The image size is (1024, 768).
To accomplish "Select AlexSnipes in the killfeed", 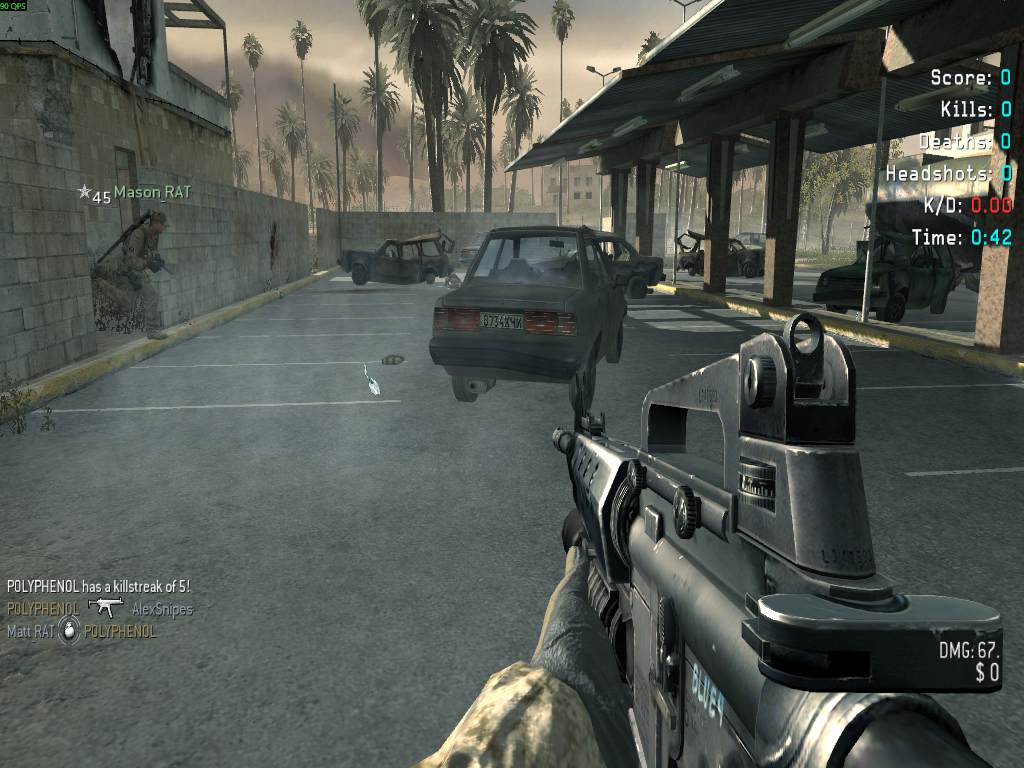I will pyautogui.click(x=162, y=609).
